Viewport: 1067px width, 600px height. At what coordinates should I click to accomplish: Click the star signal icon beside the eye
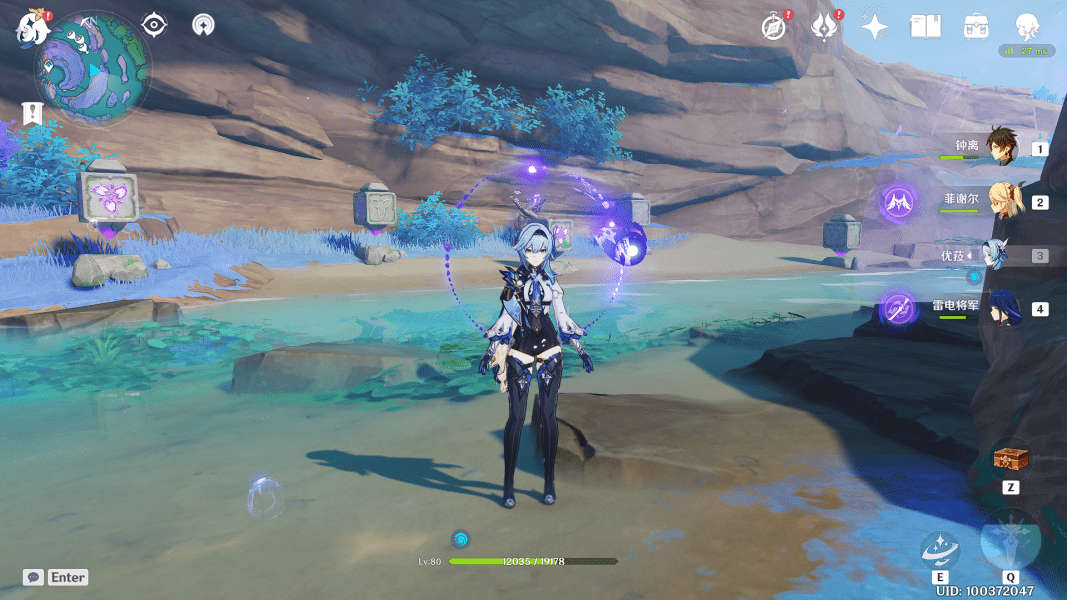coord(203,25)
